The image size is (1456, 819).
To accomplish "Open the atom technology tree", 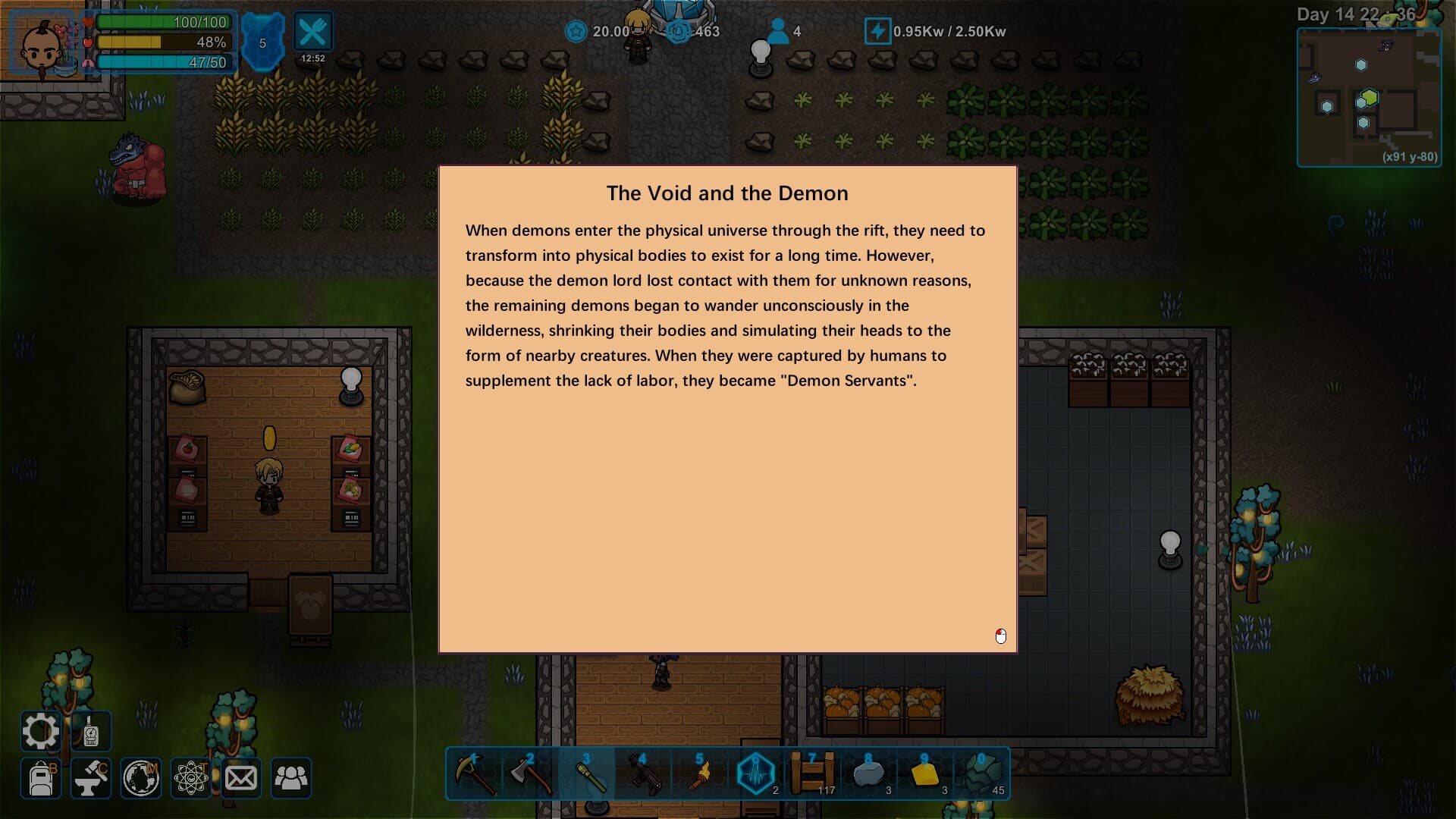I will click(x=191, y=778).
